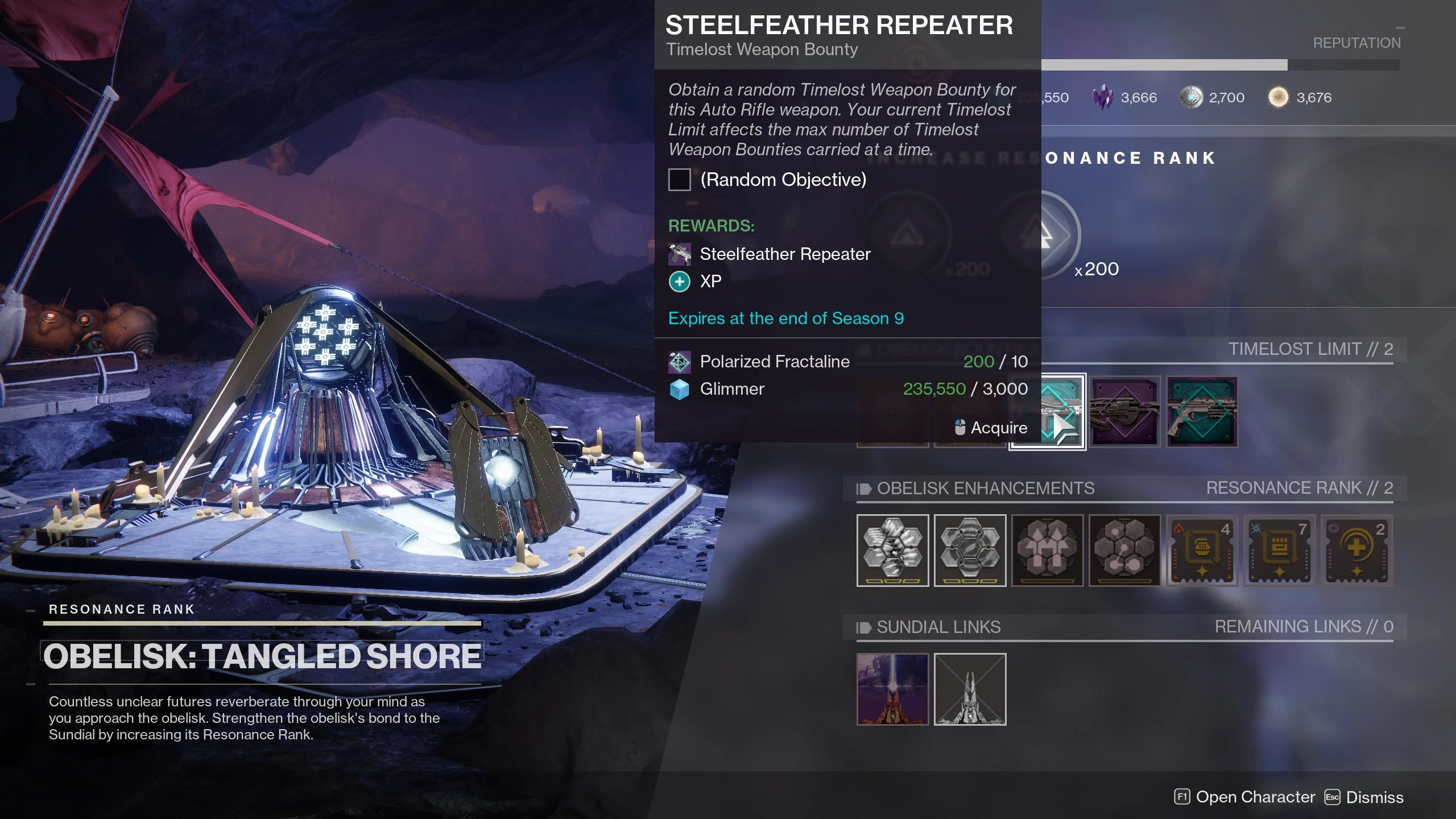The image size is (1456, 819).
Task: Select the greyed-out crossed Sundial link
Action: coord(970,689)
